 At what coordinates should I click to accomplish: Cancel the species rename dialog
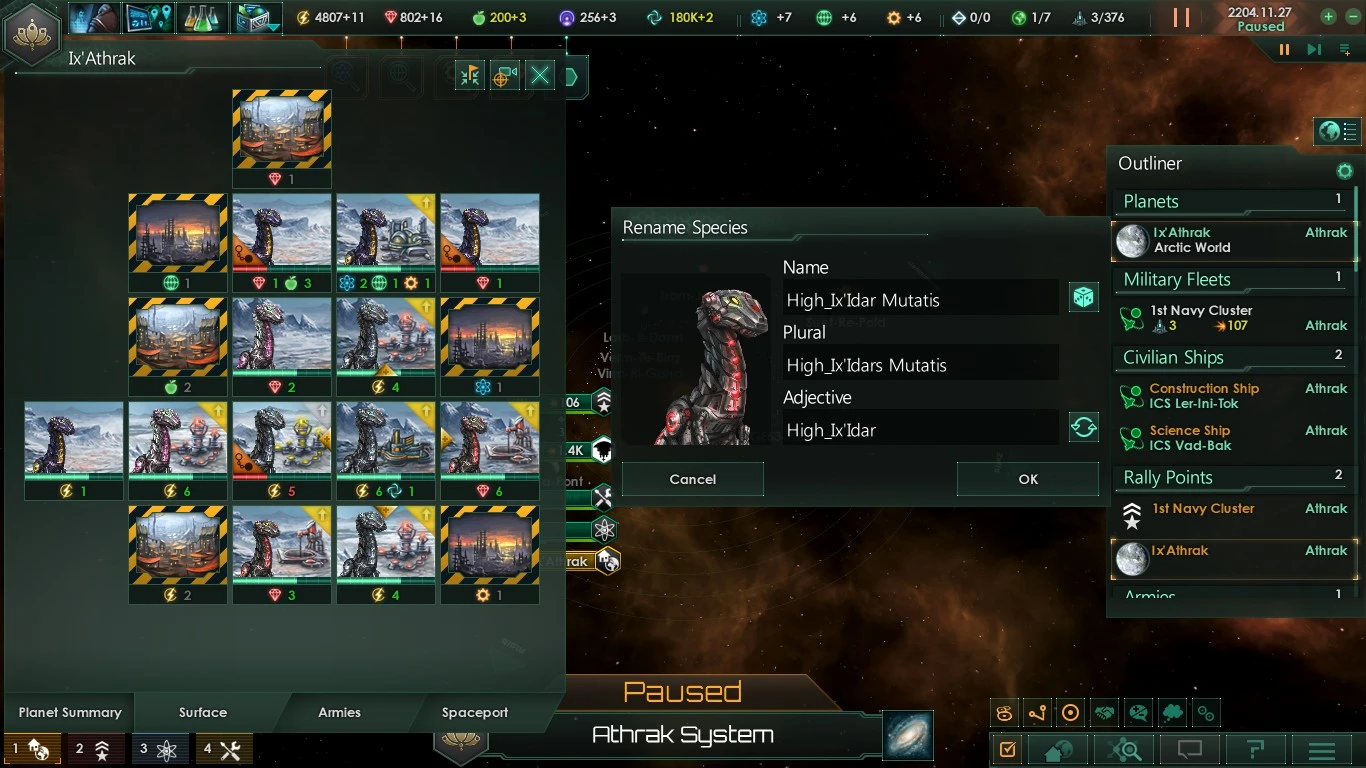692,479
